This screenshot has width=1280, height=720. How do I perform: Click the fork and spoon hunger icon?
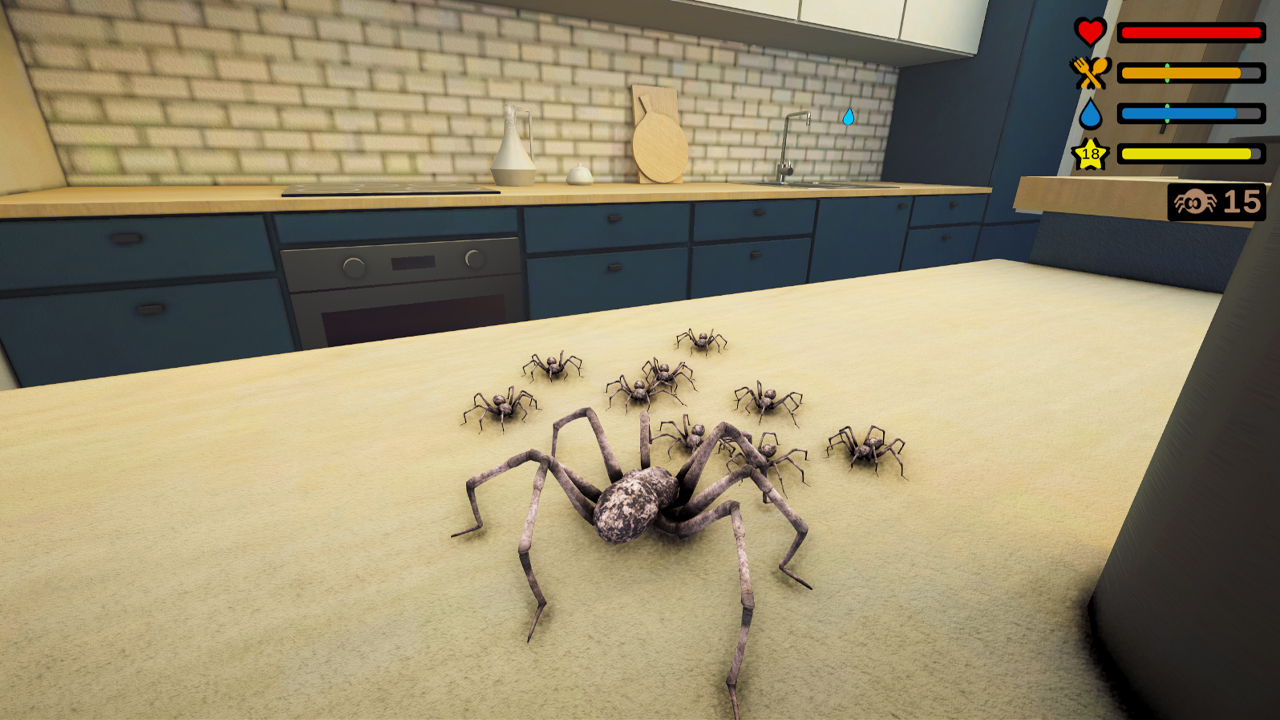click(x=1090, y=70)
